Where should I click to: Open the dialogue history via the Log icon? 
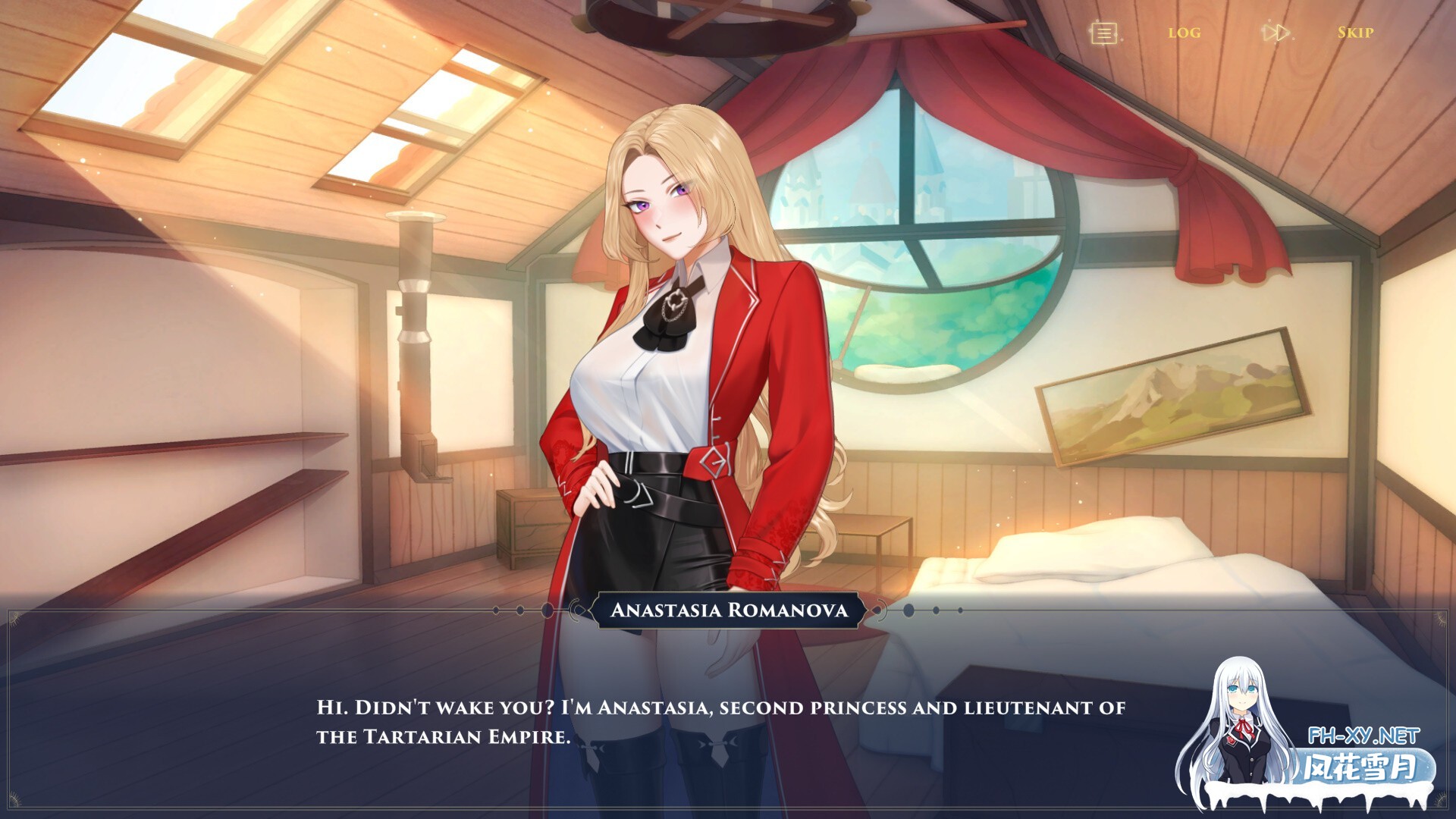(x=1183, y=32)
